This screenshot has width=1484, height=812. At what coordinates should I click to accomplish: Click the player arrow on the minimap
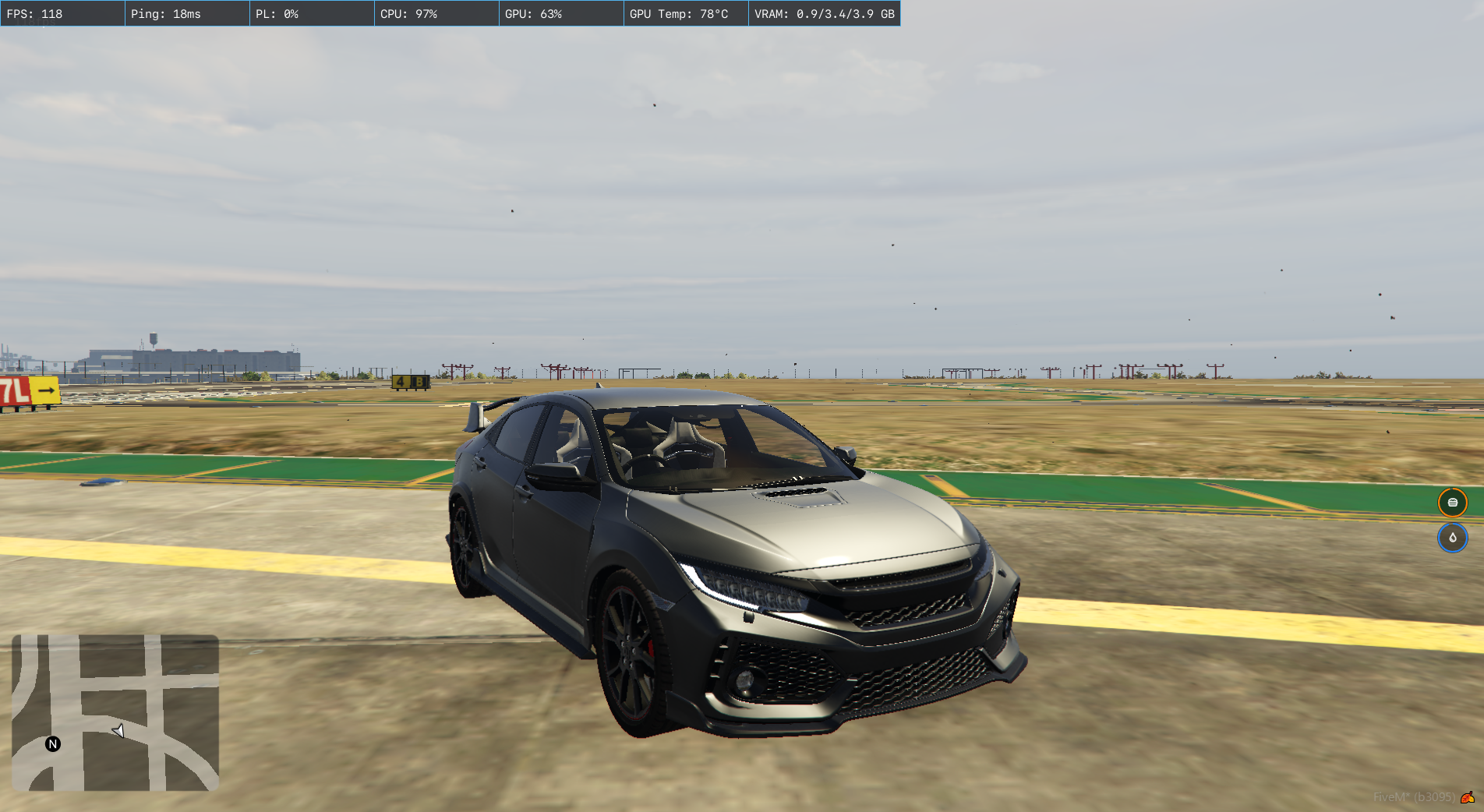118,731
